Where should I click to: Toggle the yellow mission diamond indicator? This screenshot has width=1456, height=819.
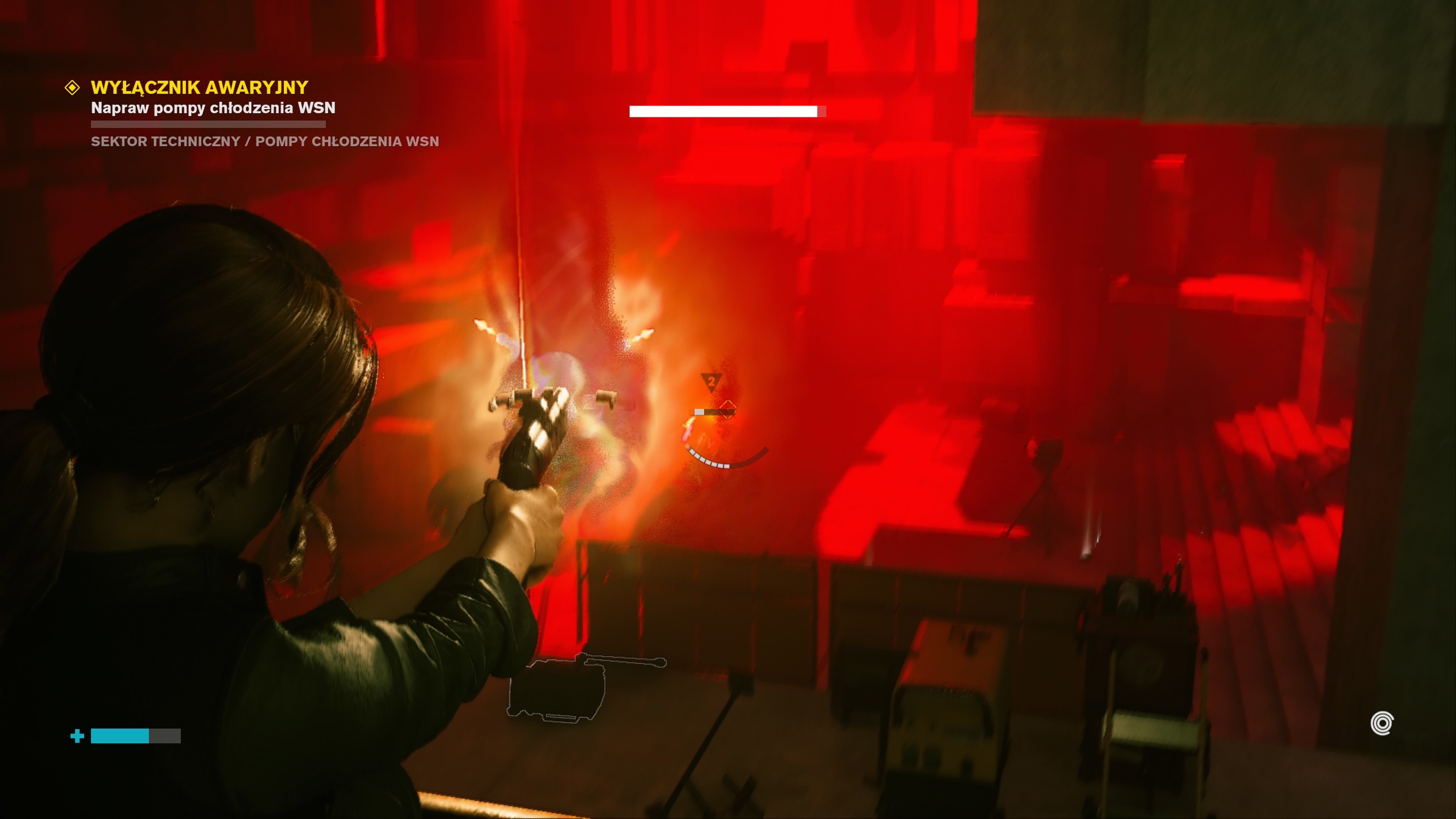point(72,87)
